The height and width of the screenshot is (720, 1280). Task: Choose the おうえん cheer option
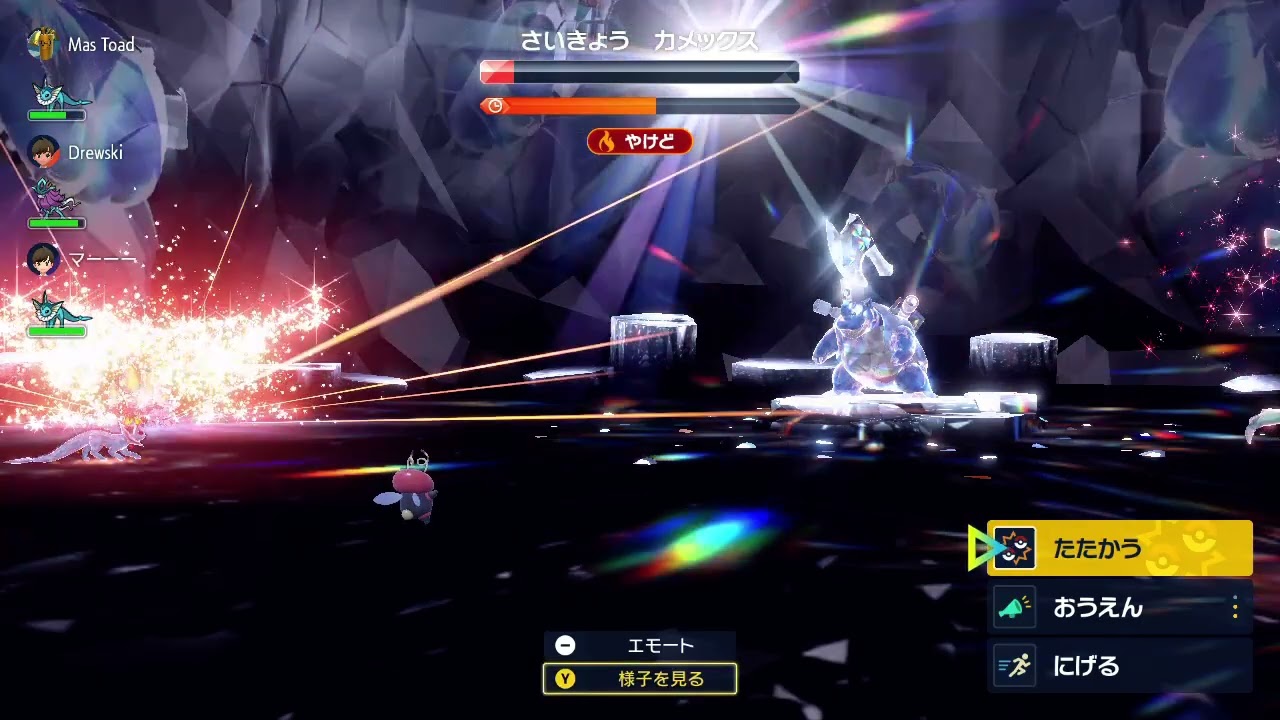point(1118,607)
